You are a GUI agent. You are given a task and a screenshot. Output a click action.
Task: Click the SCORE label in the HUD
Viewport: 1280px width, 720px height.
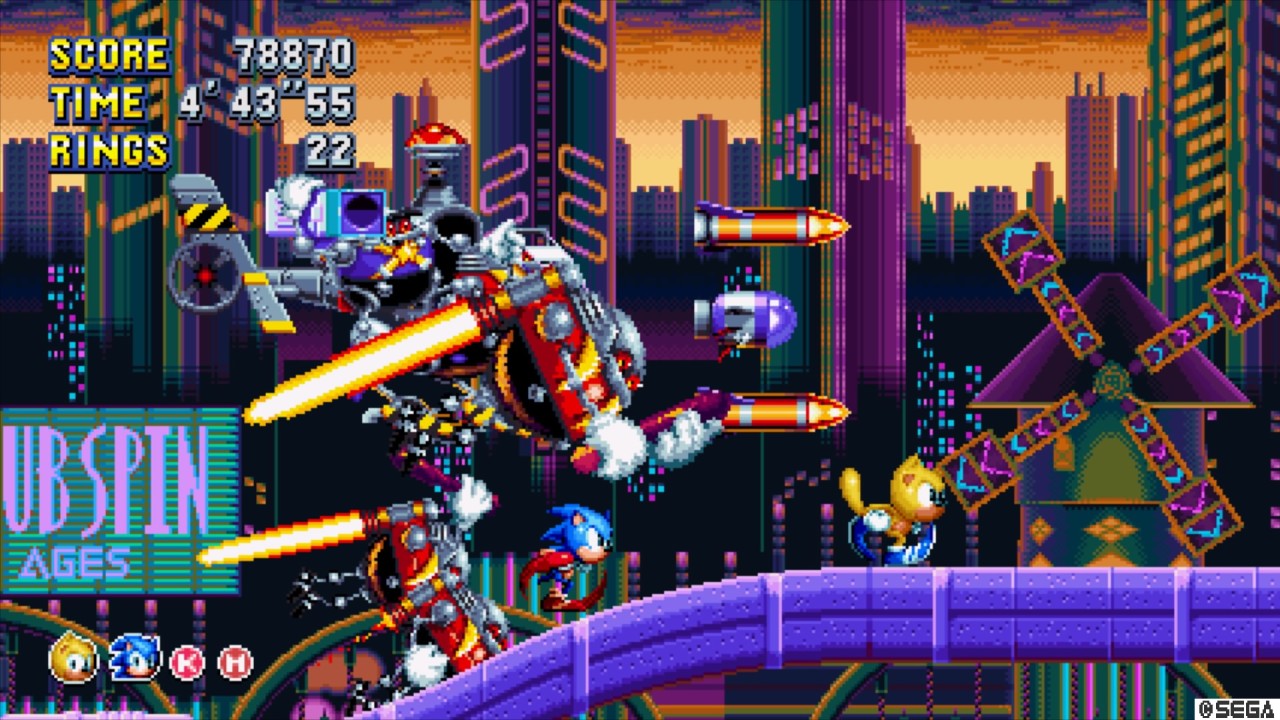point(108,55)
